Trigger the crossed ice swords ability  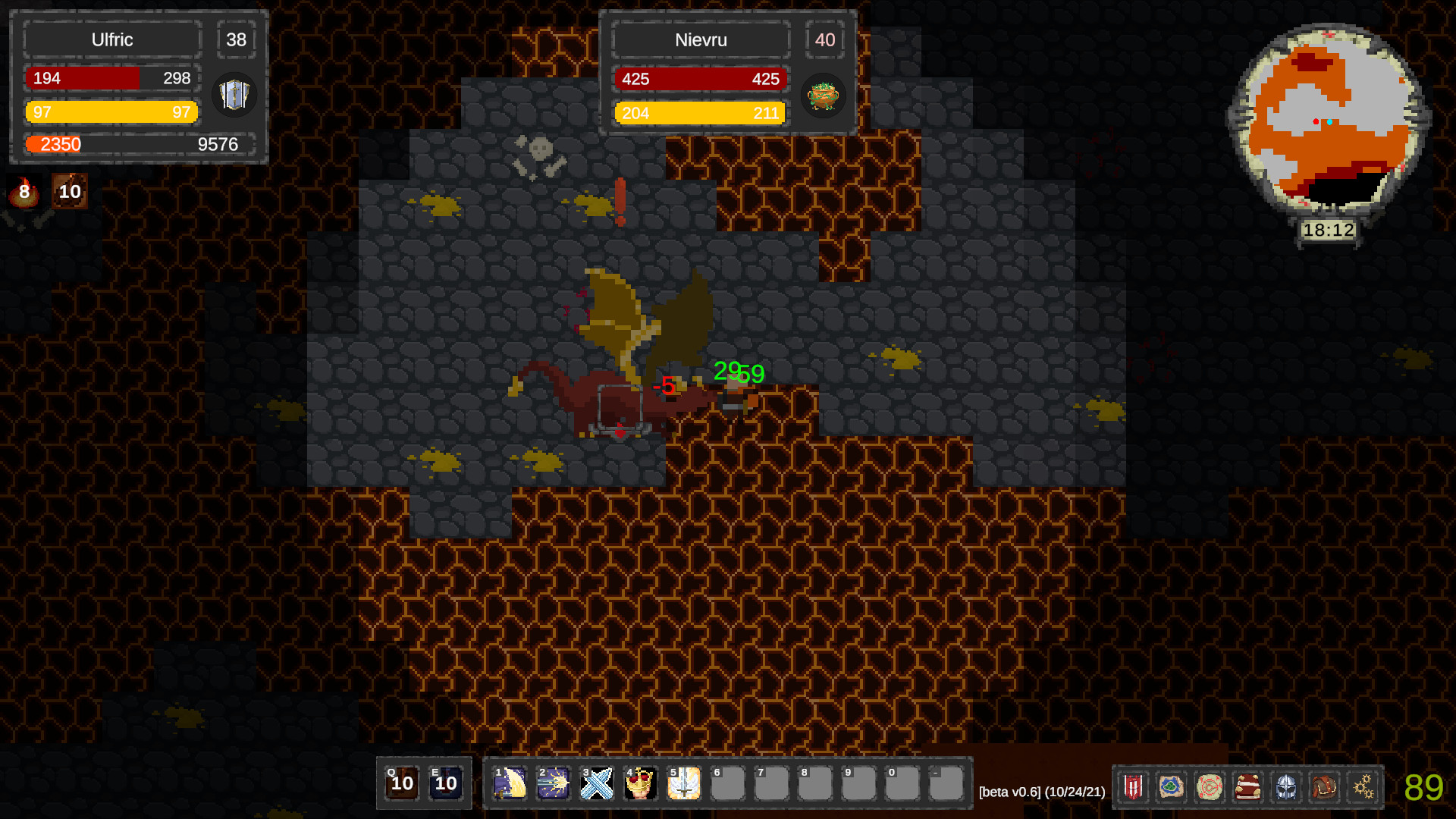[597, 783]
